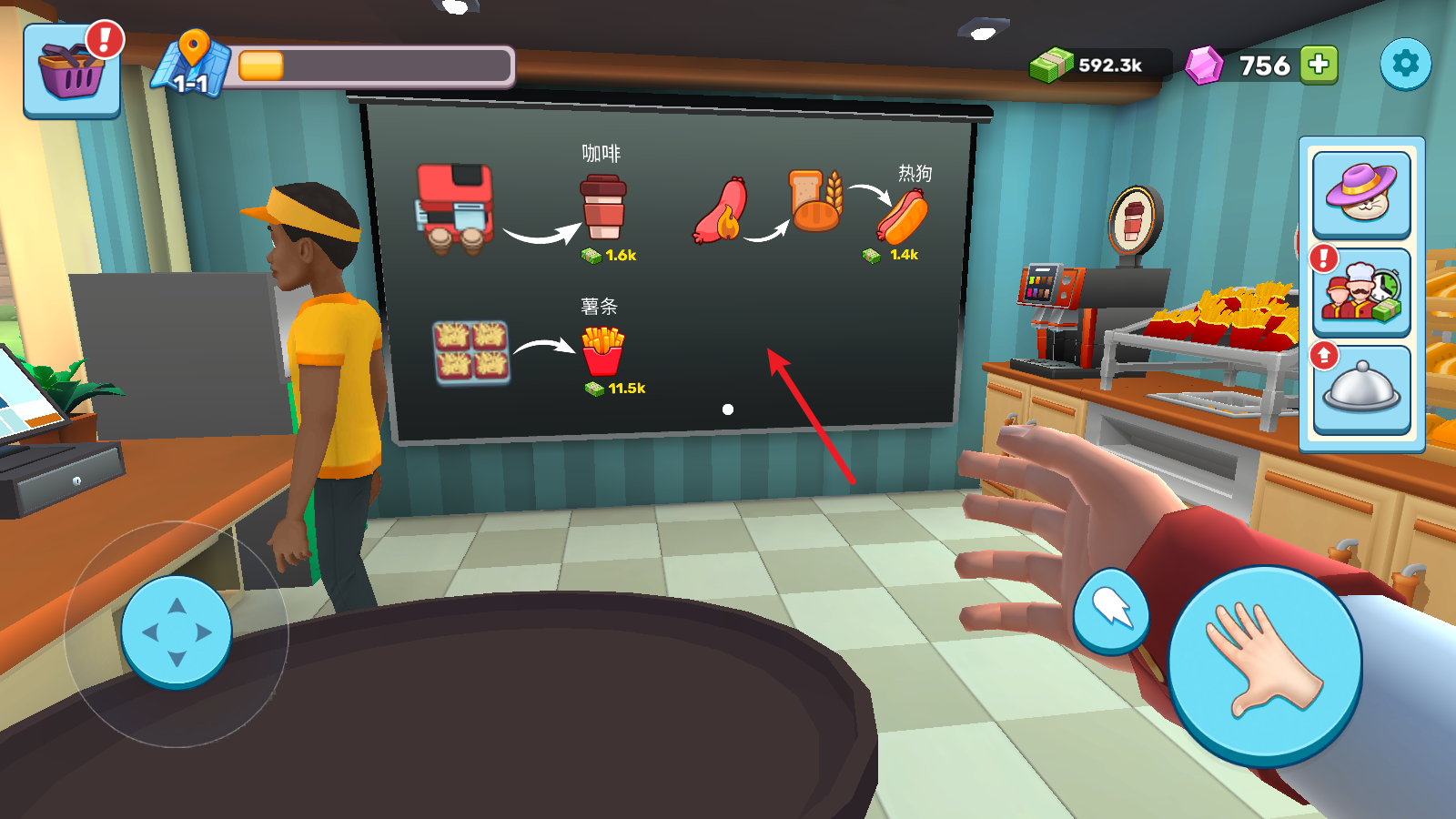
Task: Tap the small dash action button
Action: [x=1111, y=612]
